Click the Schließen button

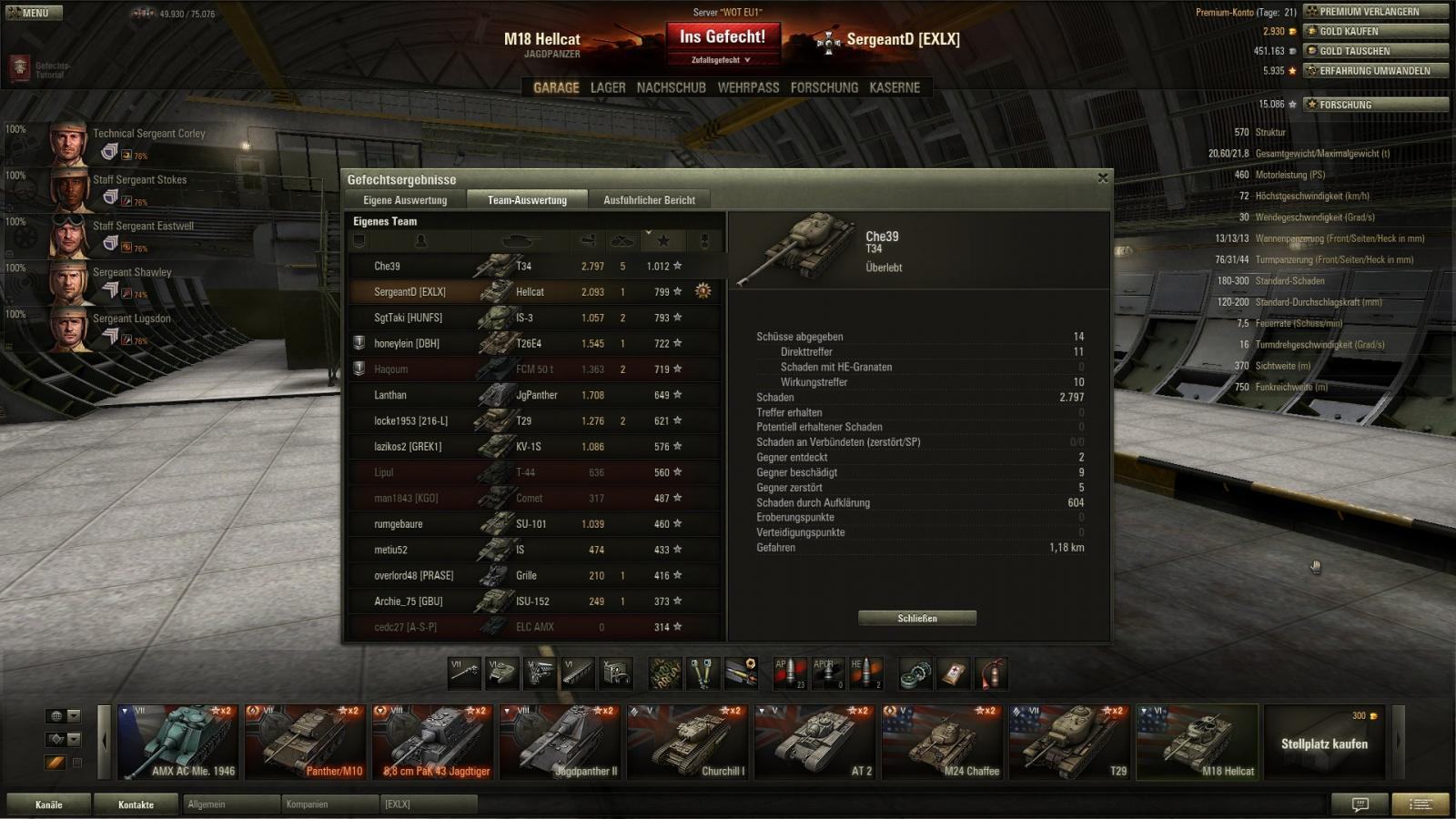(x=917, y=618)
